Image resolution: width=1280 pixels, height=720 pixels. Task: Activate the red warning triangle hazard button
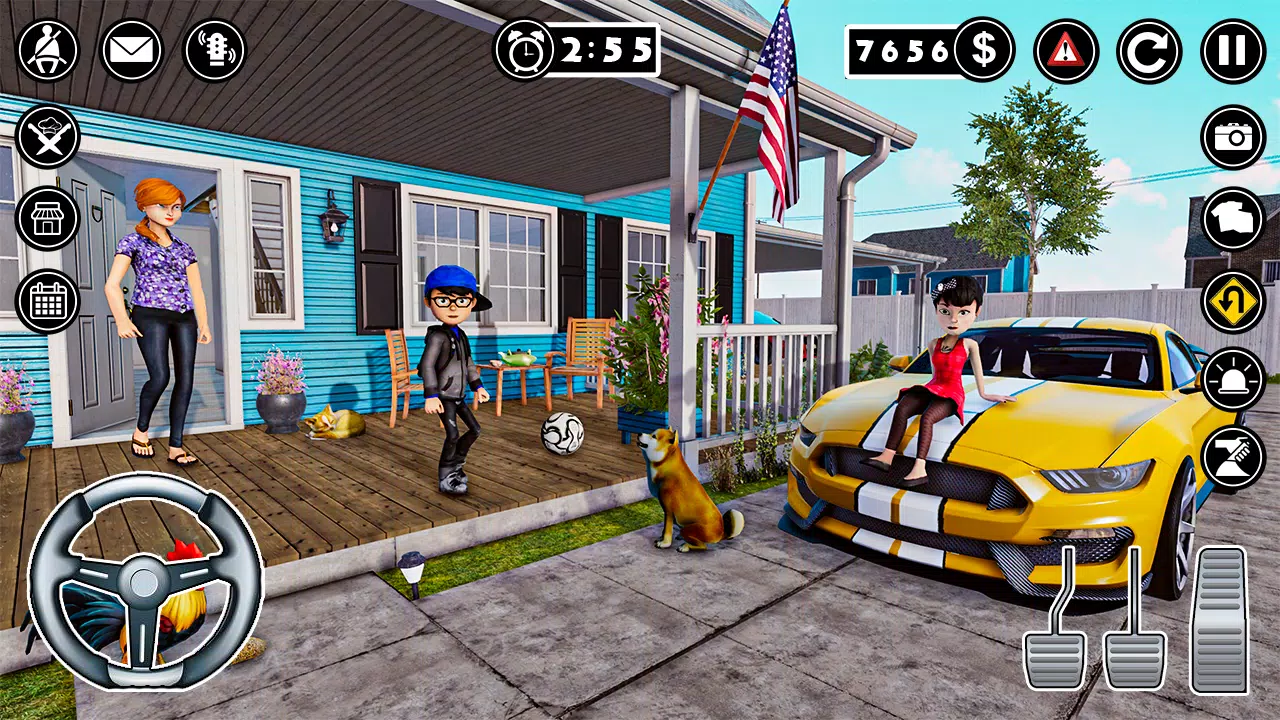pyautogui.click(x=1066, y=50)
